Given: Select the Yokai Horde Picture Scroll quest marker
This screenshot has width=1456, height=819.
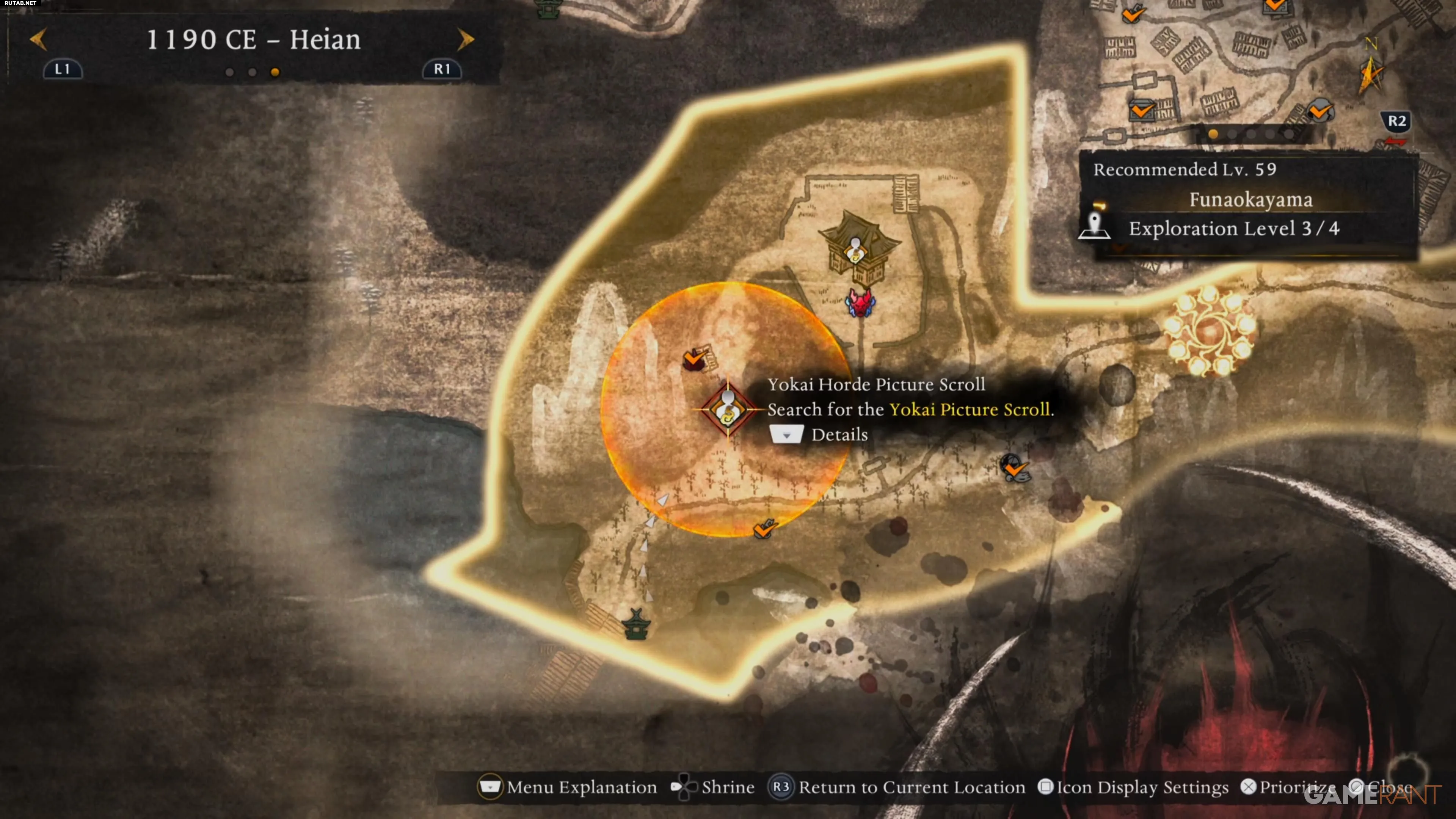Looking at the screenshot, I should (x=728, y=409).
